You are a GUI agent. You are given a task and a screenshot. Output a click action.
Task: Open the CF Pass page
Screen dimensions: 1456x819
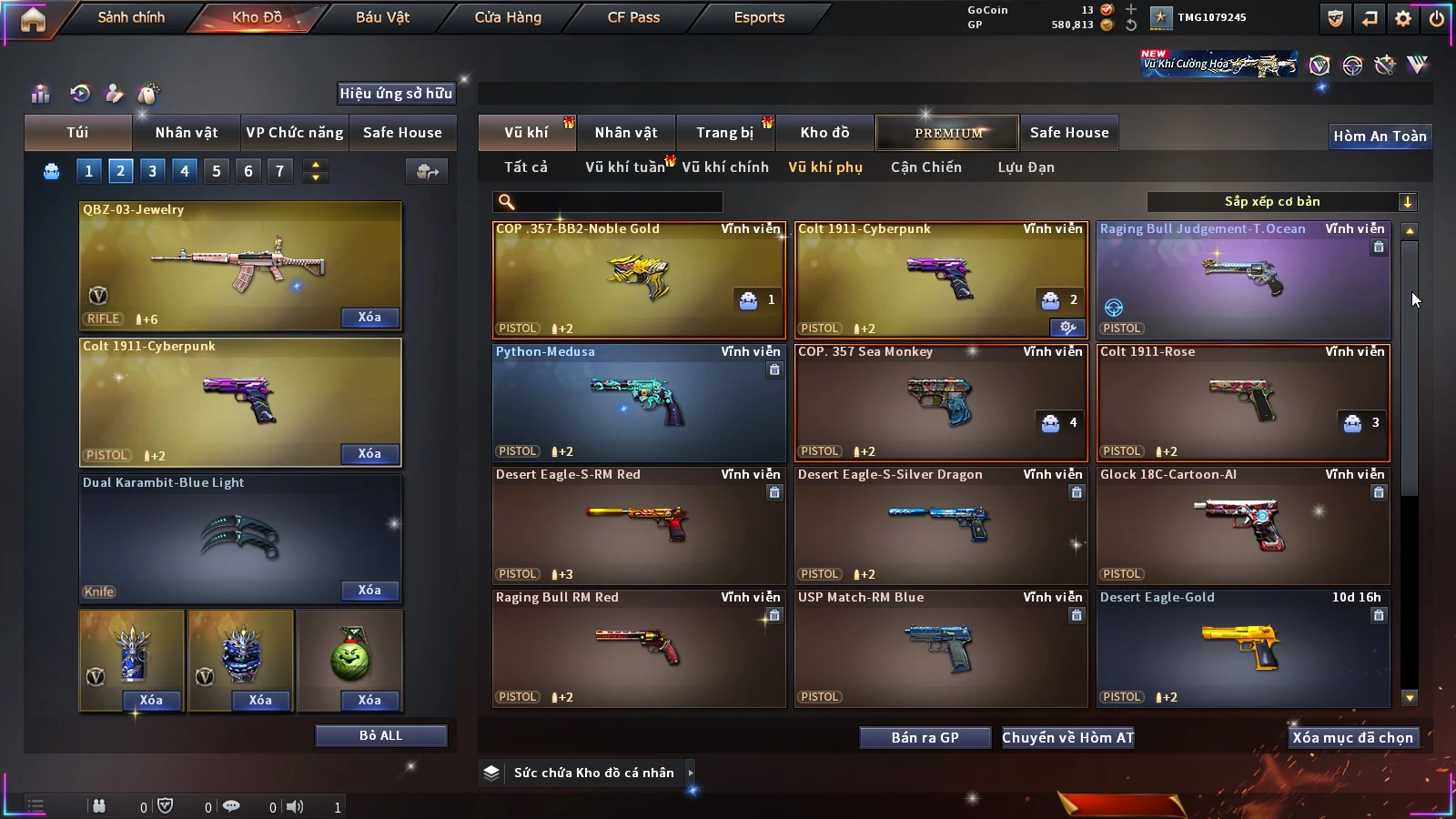633,17
